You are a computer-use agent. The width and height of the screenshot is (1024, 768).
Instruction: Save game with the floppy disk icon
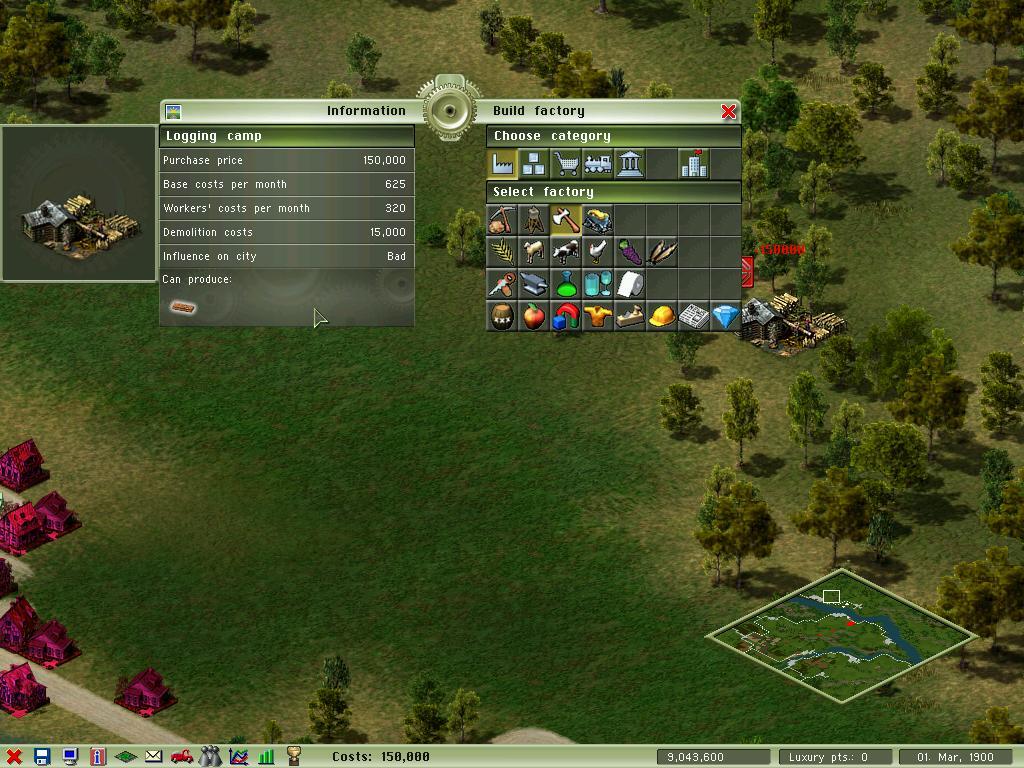click(42, 757)
